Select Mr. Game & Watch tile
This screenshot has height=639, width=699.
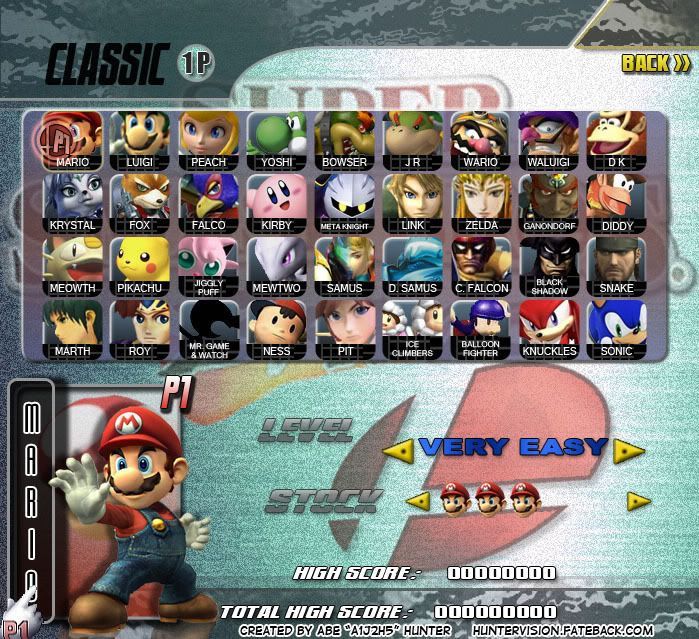click(x=209, y=329)
